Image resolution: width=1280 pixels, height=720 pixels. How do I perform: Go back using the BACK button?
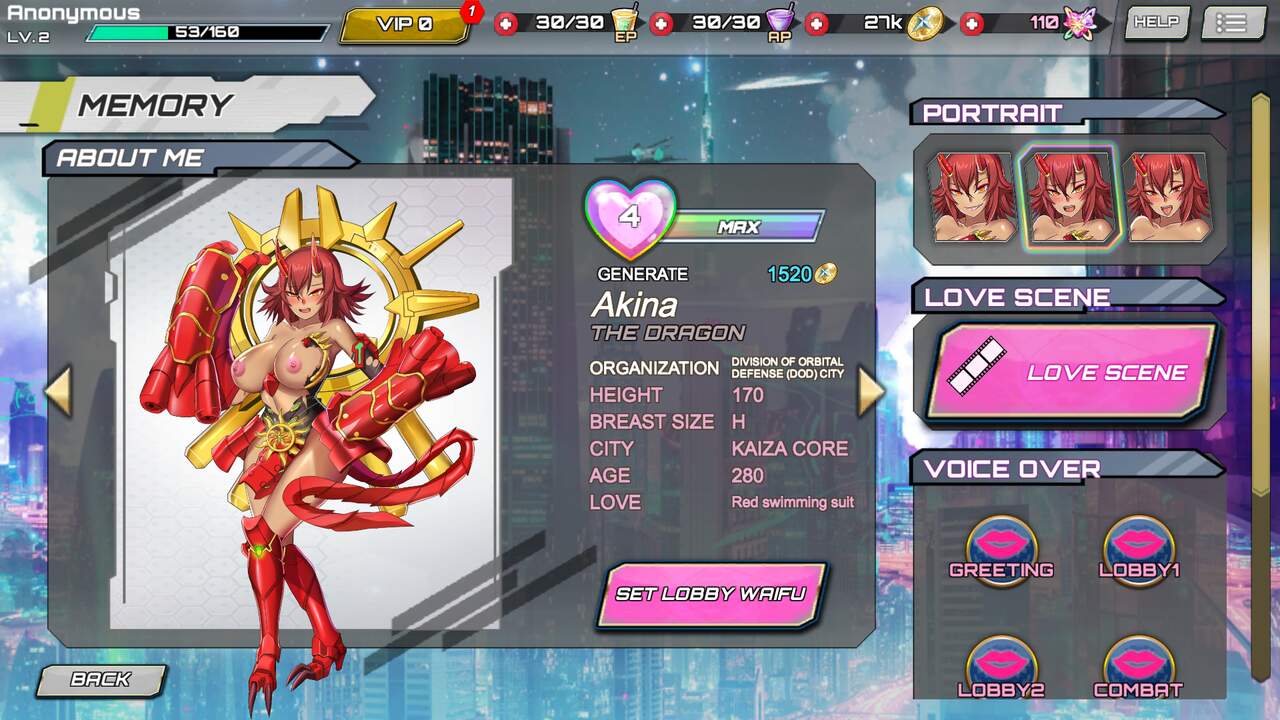(x=100, y=680)
